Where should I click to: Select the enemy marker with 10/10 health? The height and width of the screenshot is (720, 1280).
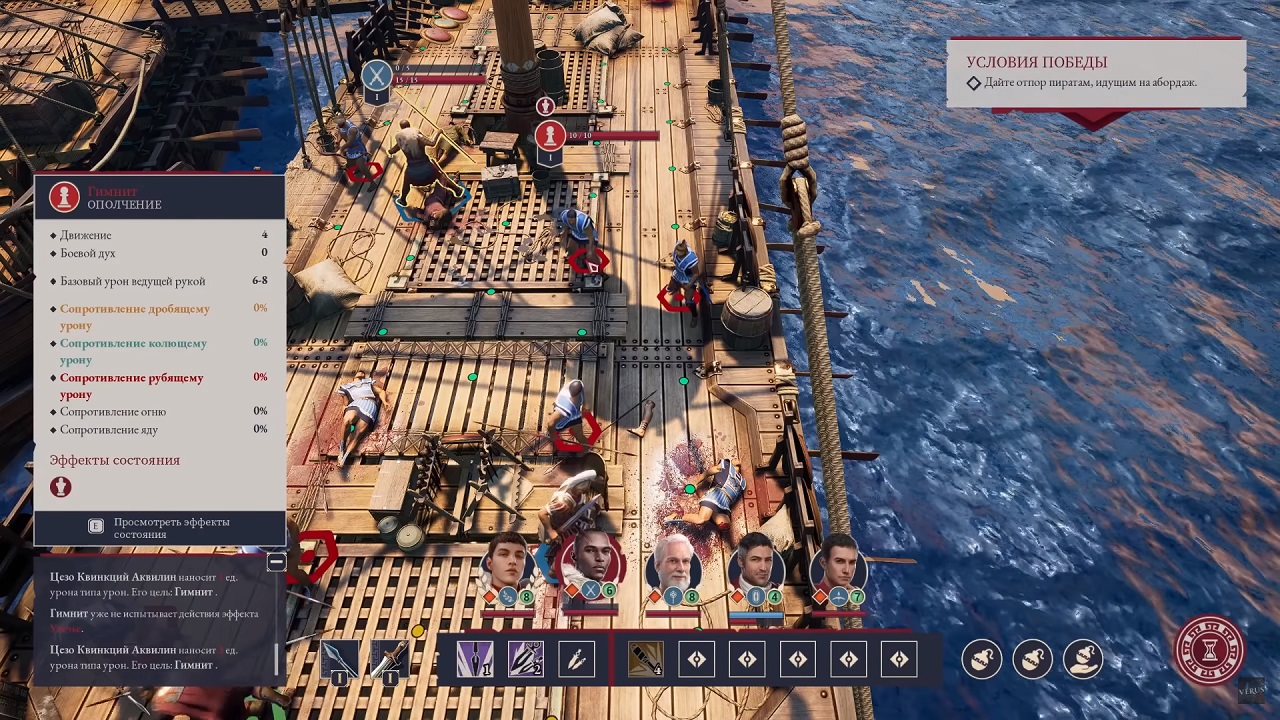click(x=549, y=135)
